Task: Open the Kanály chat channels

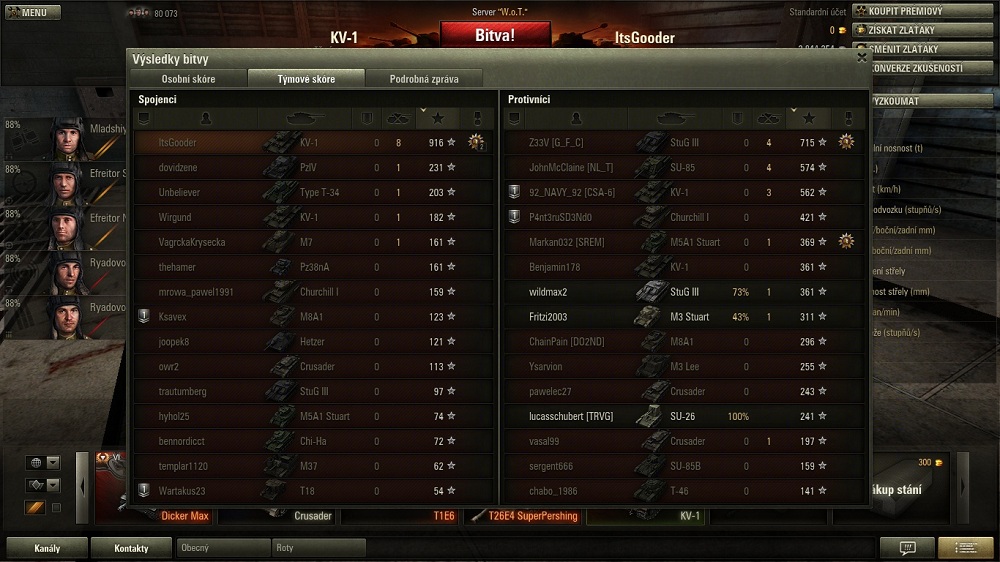Action: coord(47,548)
